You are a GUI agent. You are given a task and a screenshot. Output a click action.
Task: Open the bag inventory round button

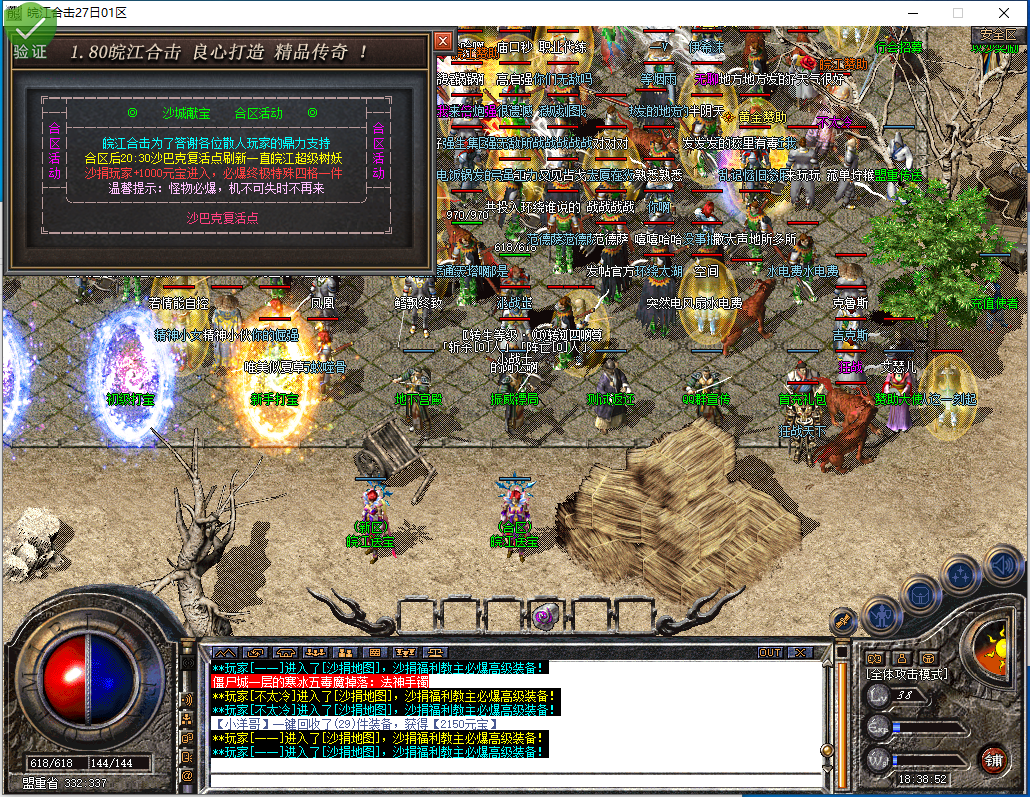(921, 595)
